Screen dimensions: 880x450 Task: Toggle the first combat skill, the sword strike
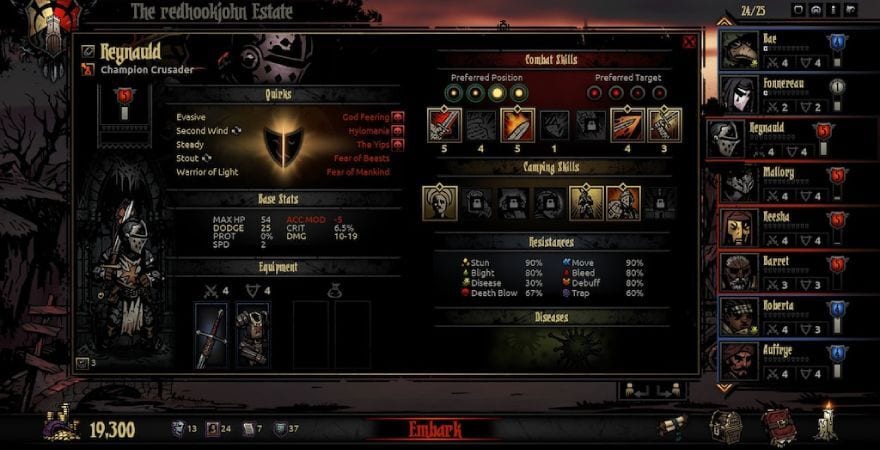(x=444, y=125)
